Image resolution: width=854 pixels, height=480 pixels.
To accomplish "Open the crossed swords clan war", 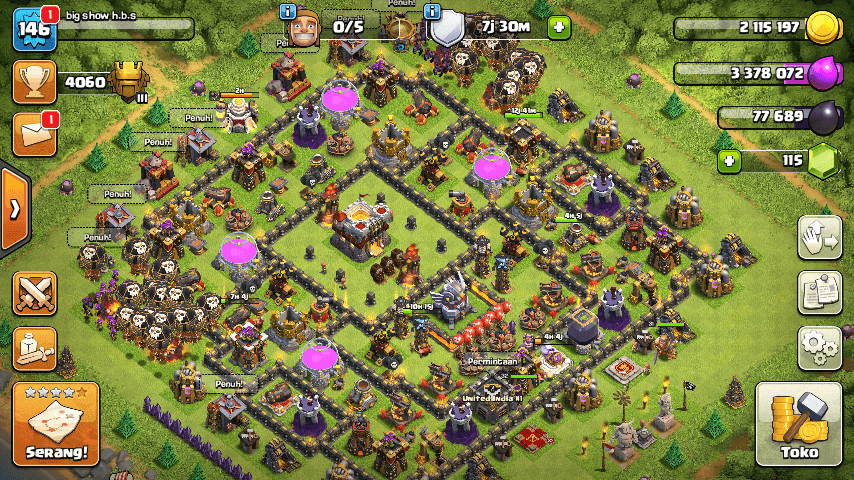I will tap(34, 292).
